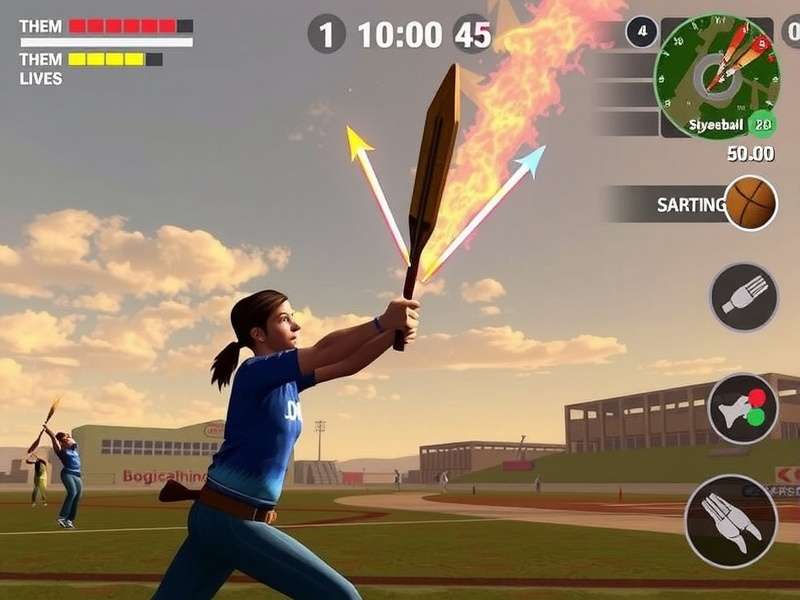Select the green 20 badge on minimap
The height and width of the screenshot is (600, 800).
point(763,125)
